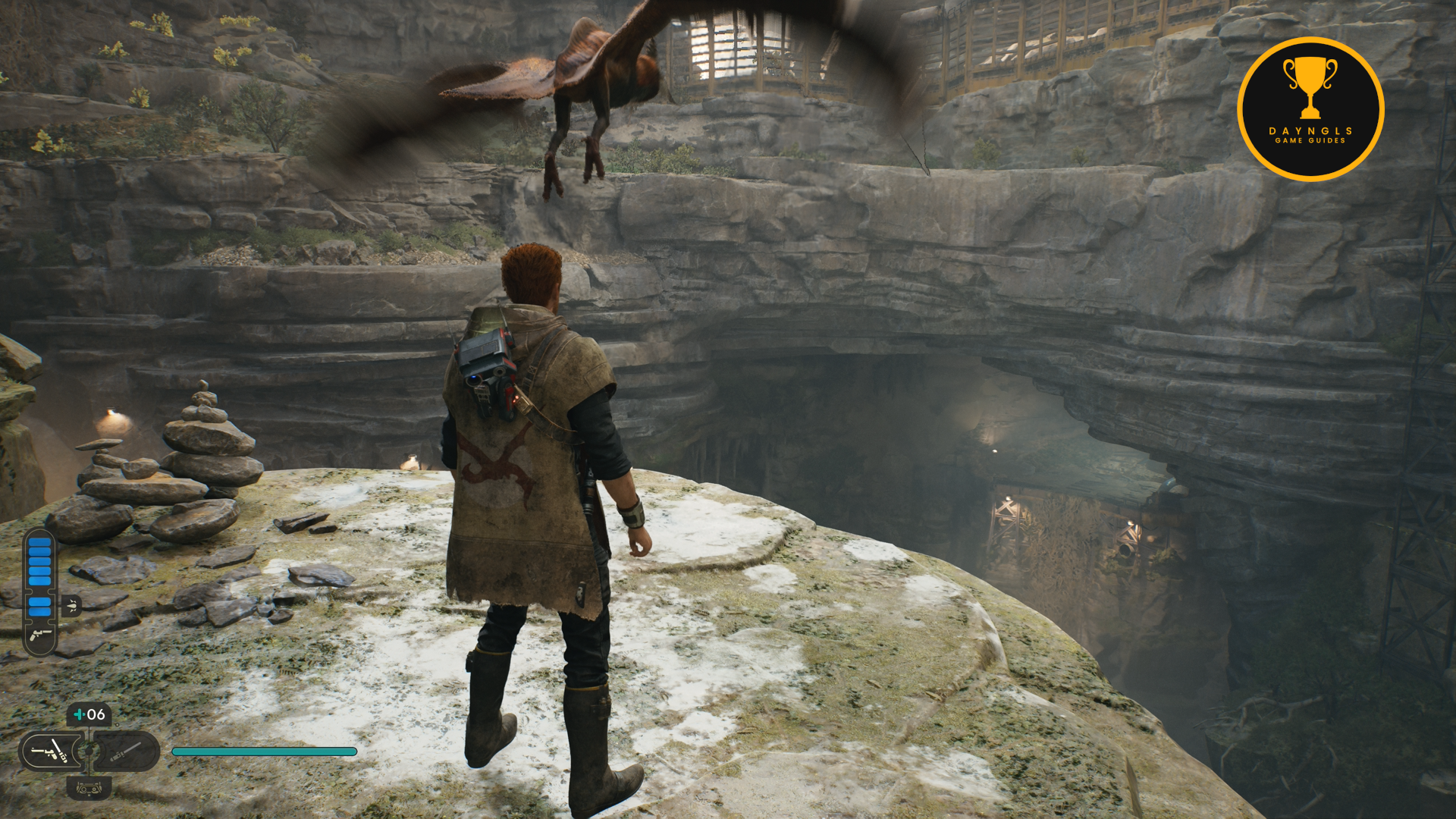Open the Dayngls Game Guides trophy logo
Image resolution: width=1456 pixels, height=819 pixels.
pos(1310,109)
